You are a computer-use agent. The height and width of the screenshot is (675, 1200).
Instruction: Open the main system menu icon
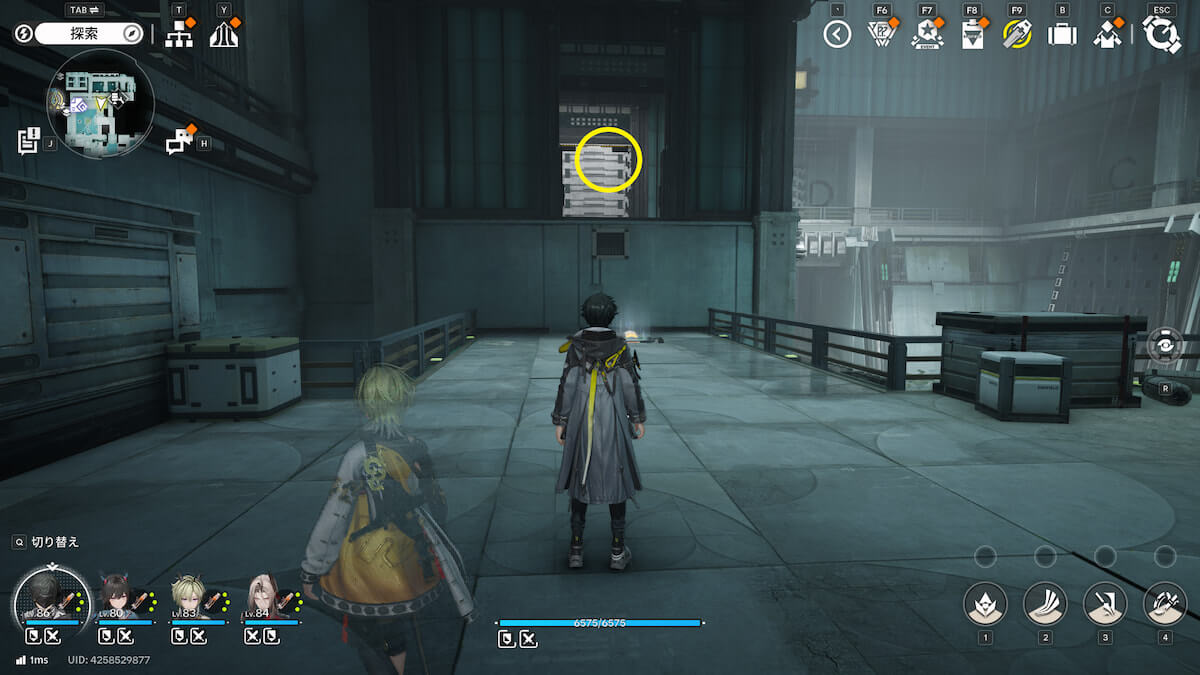pyautogui.click(x=1161, y=34)
